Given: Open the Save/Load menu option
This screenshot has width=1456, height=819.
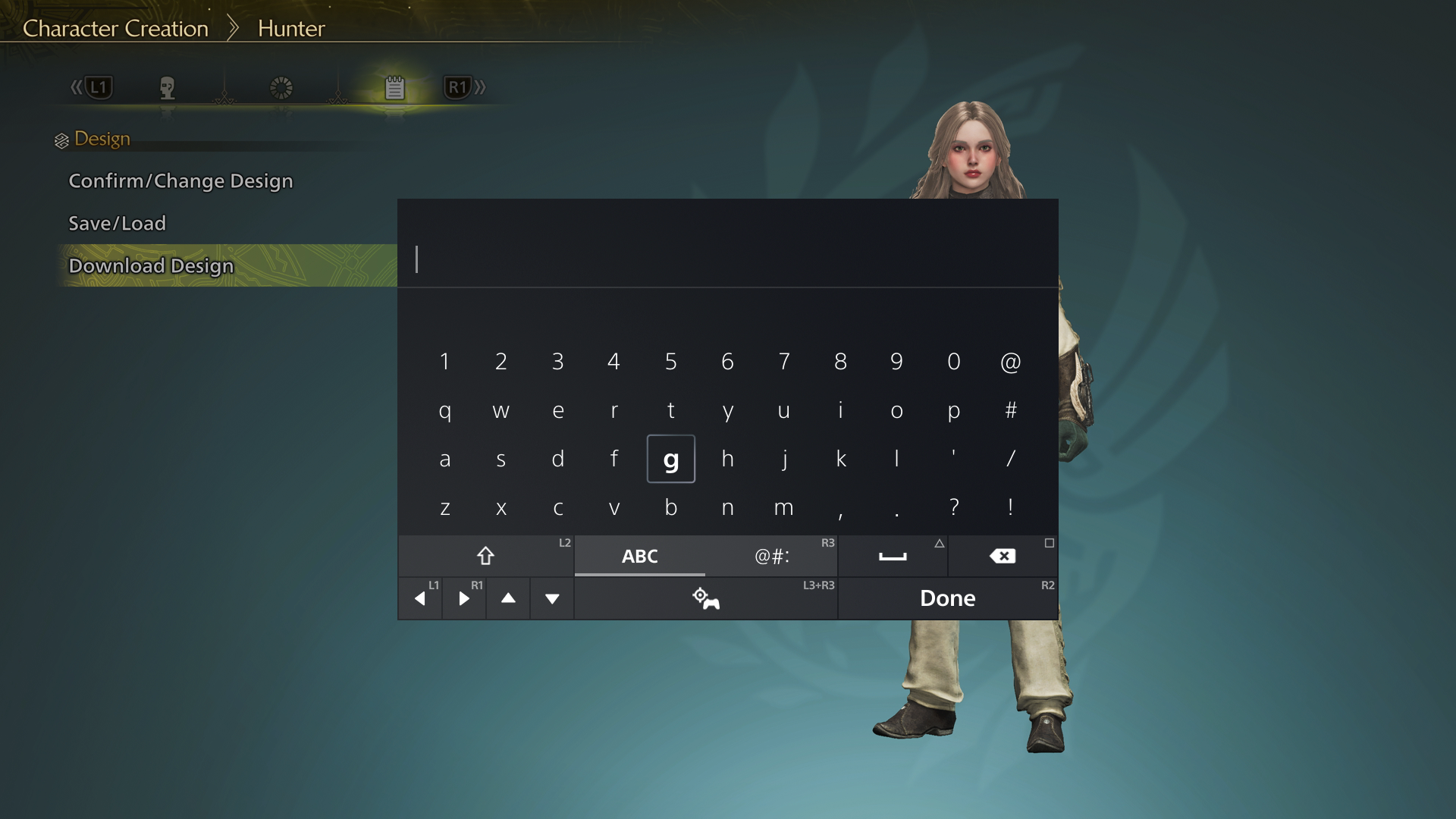Looking at the screenshot, I should 117,223.
